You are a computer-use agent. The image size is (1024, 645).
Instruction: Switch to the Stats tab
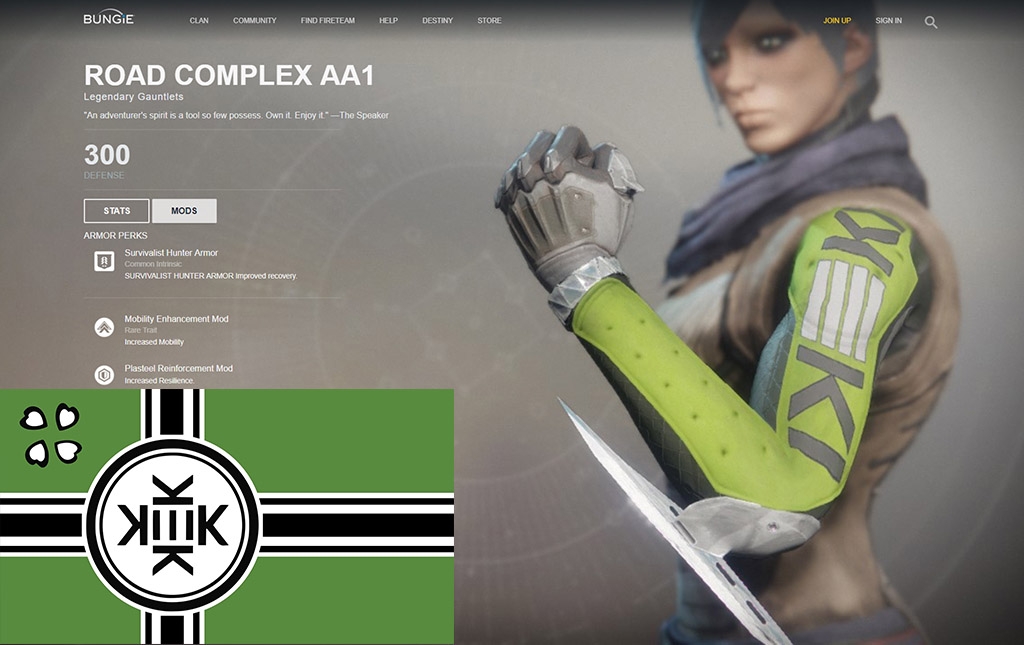coord(117,211)
